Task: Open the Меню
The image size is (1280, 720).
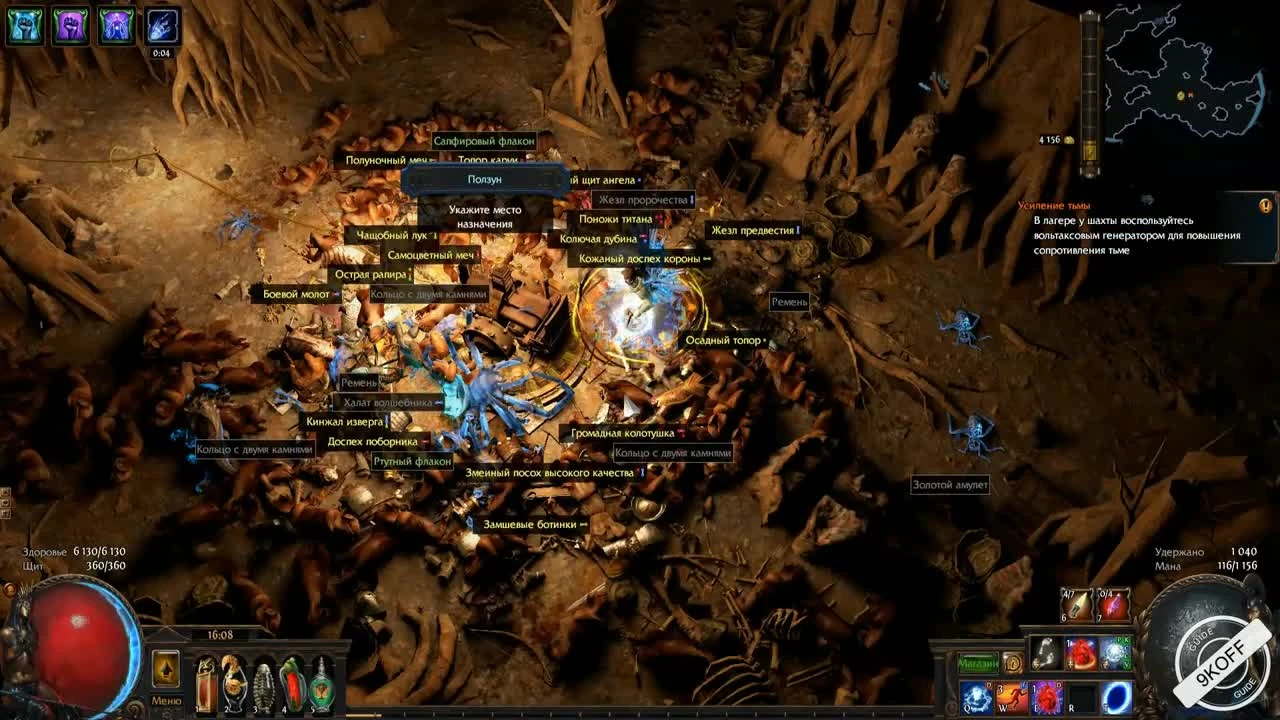Action: point(167,701)
